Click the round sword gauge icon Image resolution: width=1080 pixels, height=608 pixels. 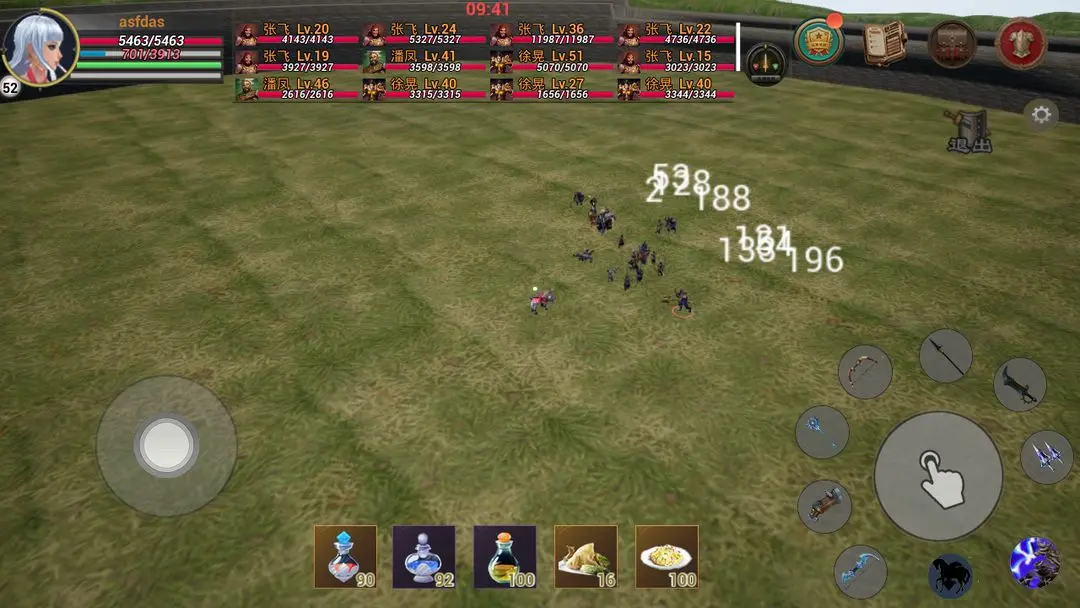(766, 64)
